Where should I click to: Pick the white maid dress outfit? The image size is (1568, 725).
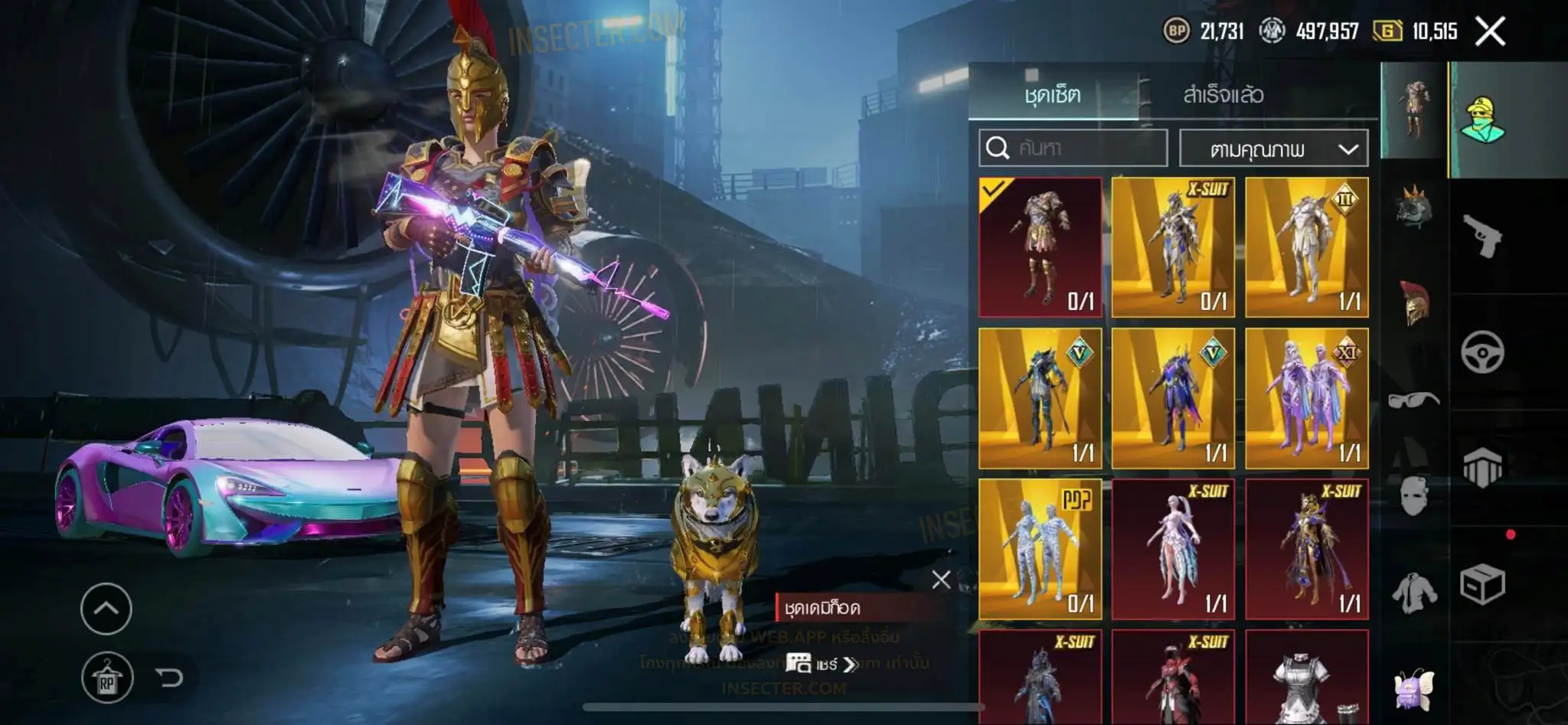1306,678
